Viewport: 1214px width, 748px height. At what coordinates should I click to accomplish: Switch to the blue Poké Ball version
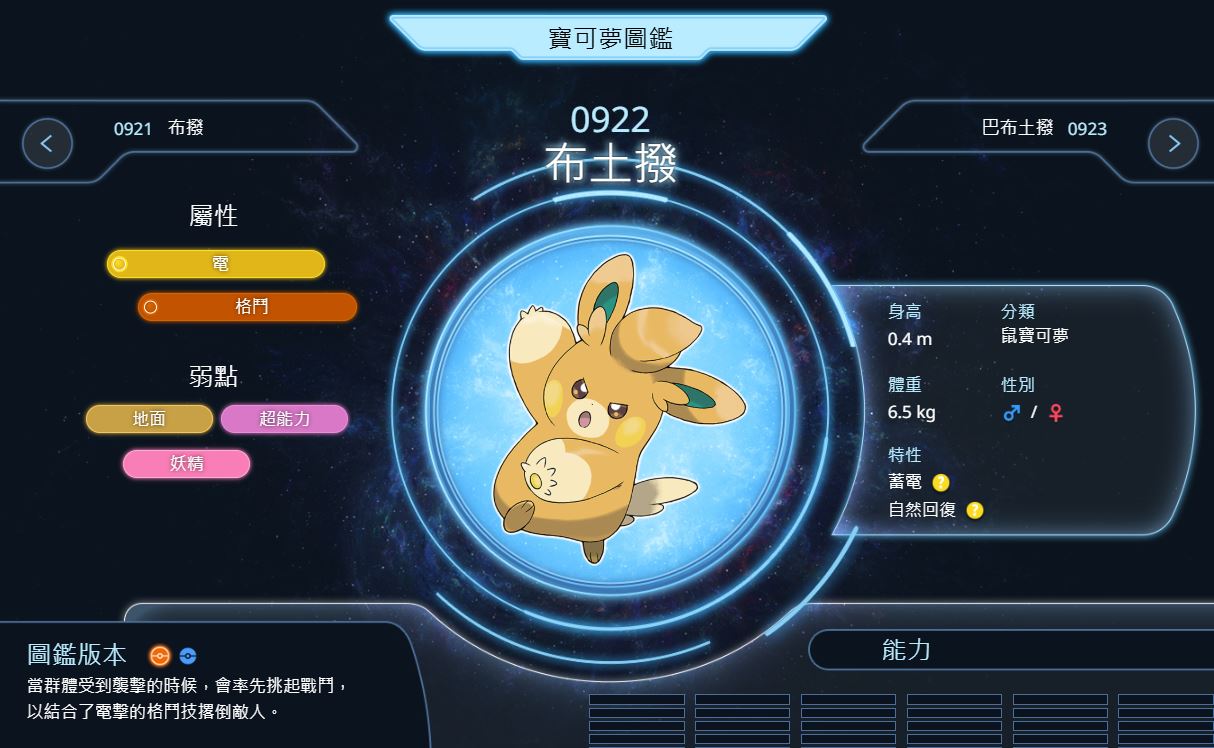(187, 656)
